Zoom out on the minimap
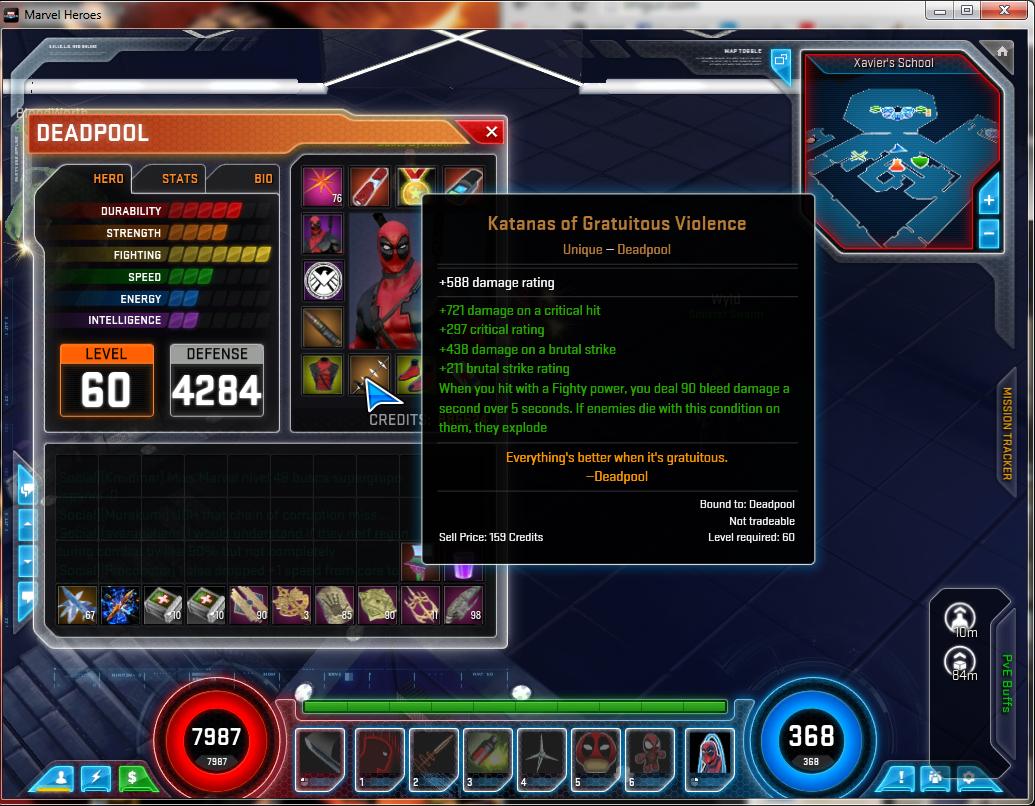The image size is (1035, 806). tap(988, 235)
